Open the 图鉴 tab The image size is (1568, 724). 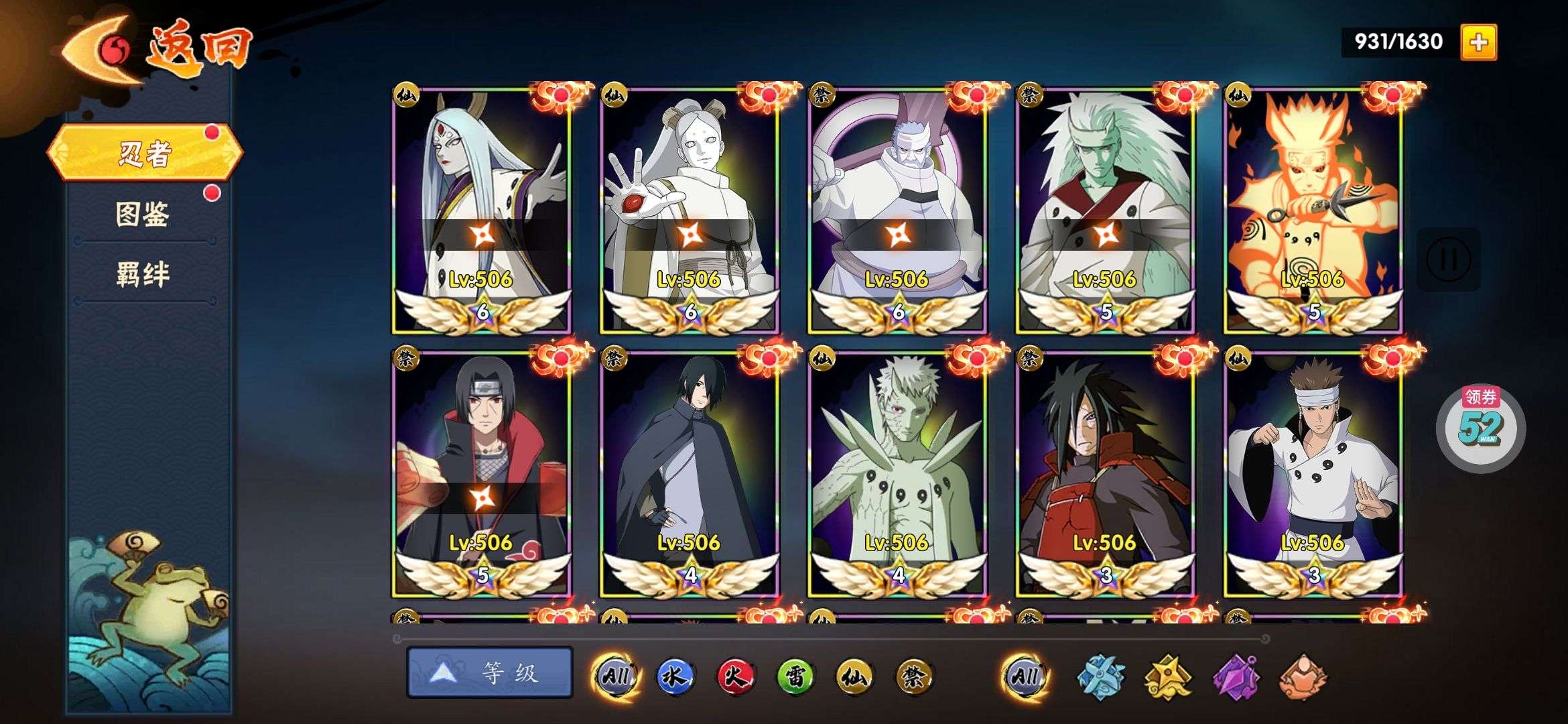pos(143,215)
